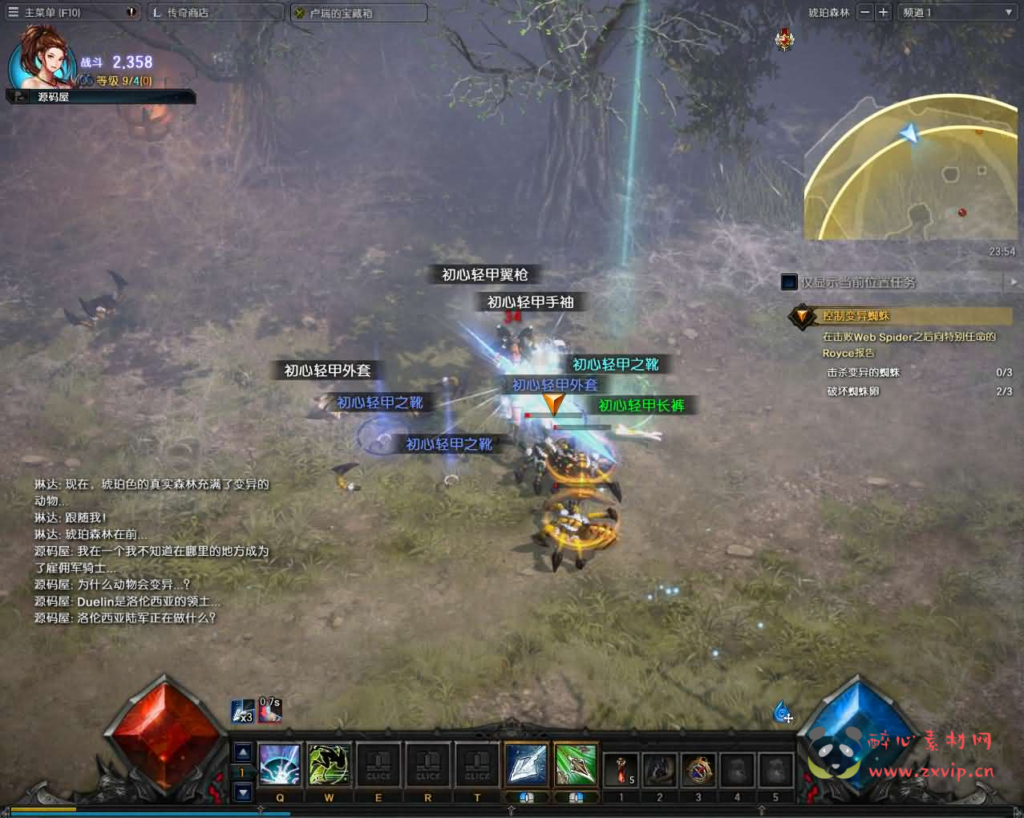This screenshot has width=1024, height=818.
Task: Use the red potion in slot 1
Action: (x=621, y=769)
